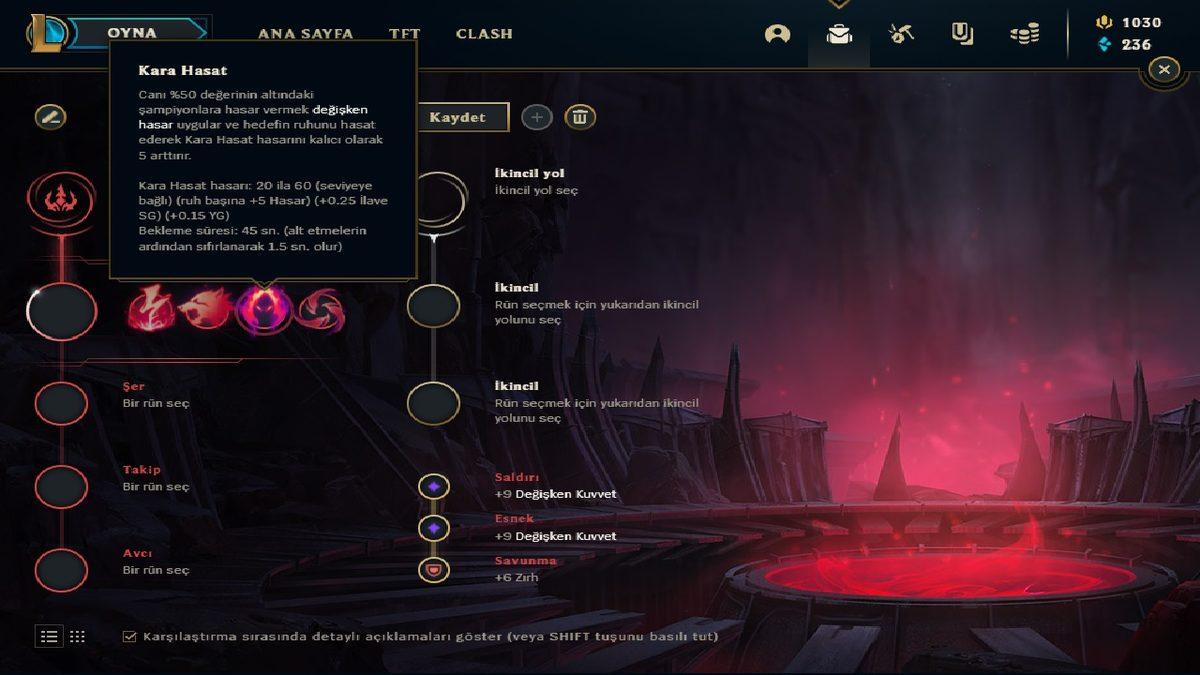Close the rune page with the X
The image size is (1200, 675).
coord(1163,69)
